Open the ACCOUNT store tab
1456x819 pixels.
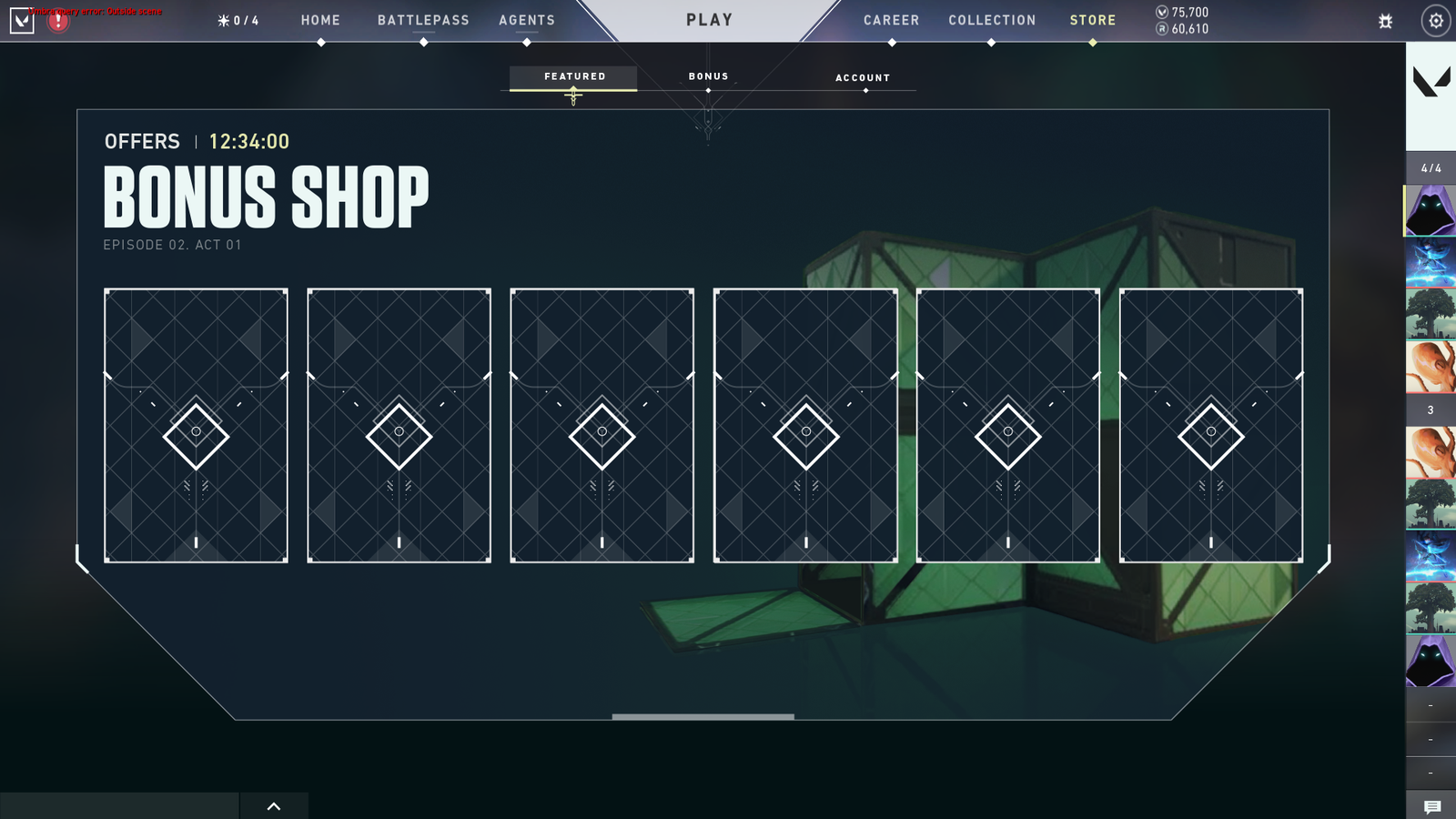point(863,78)
